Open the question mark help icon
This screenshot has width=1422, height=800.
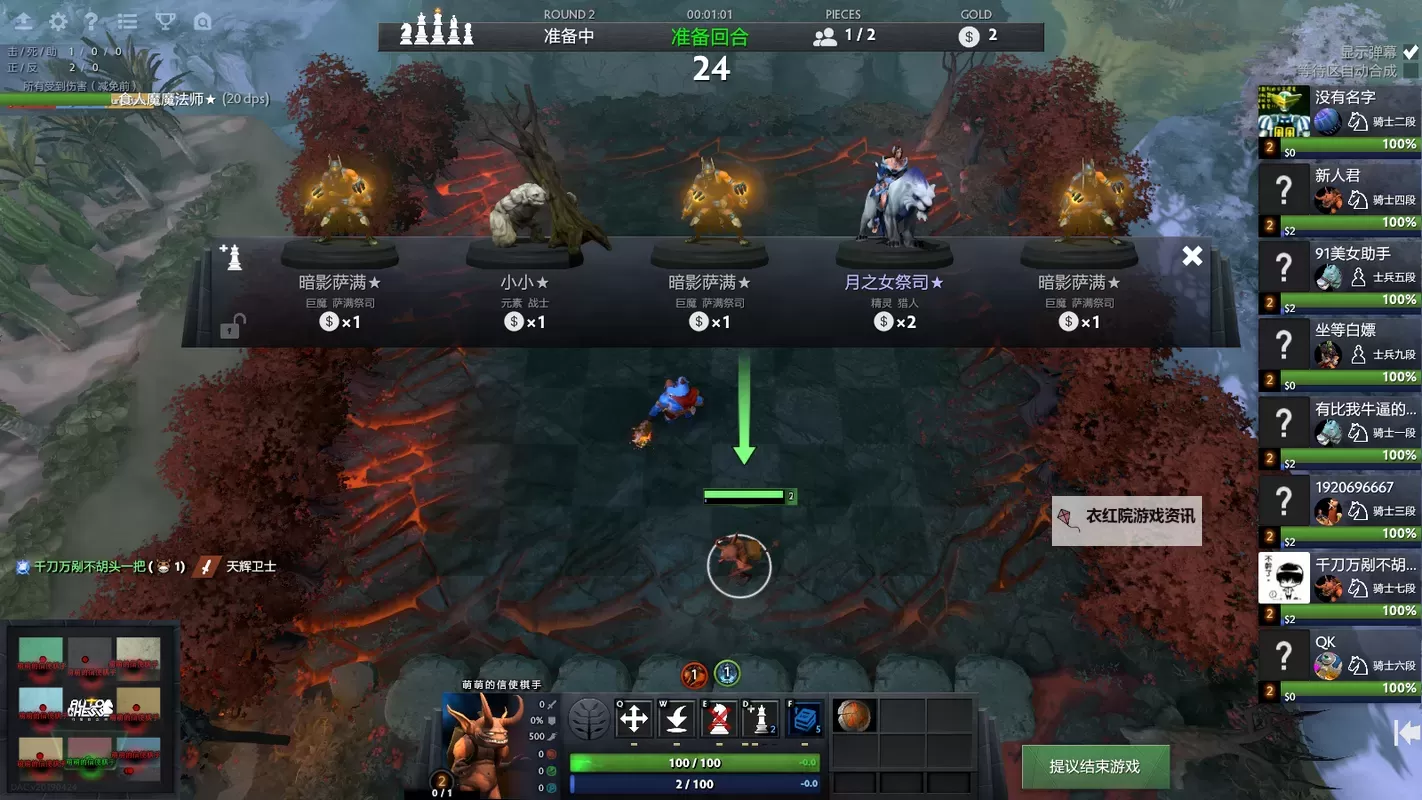(x=91, y=21)
